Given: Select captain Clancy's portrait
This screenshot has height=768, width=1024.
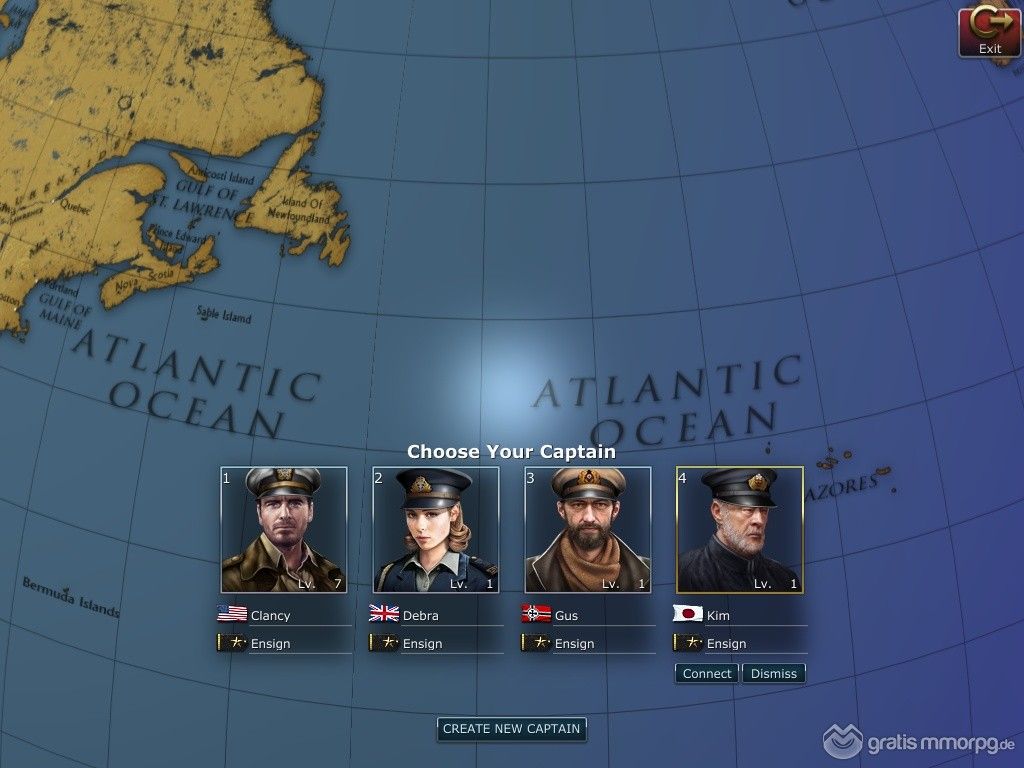Looking at the screenshot, I should [284, 530].
